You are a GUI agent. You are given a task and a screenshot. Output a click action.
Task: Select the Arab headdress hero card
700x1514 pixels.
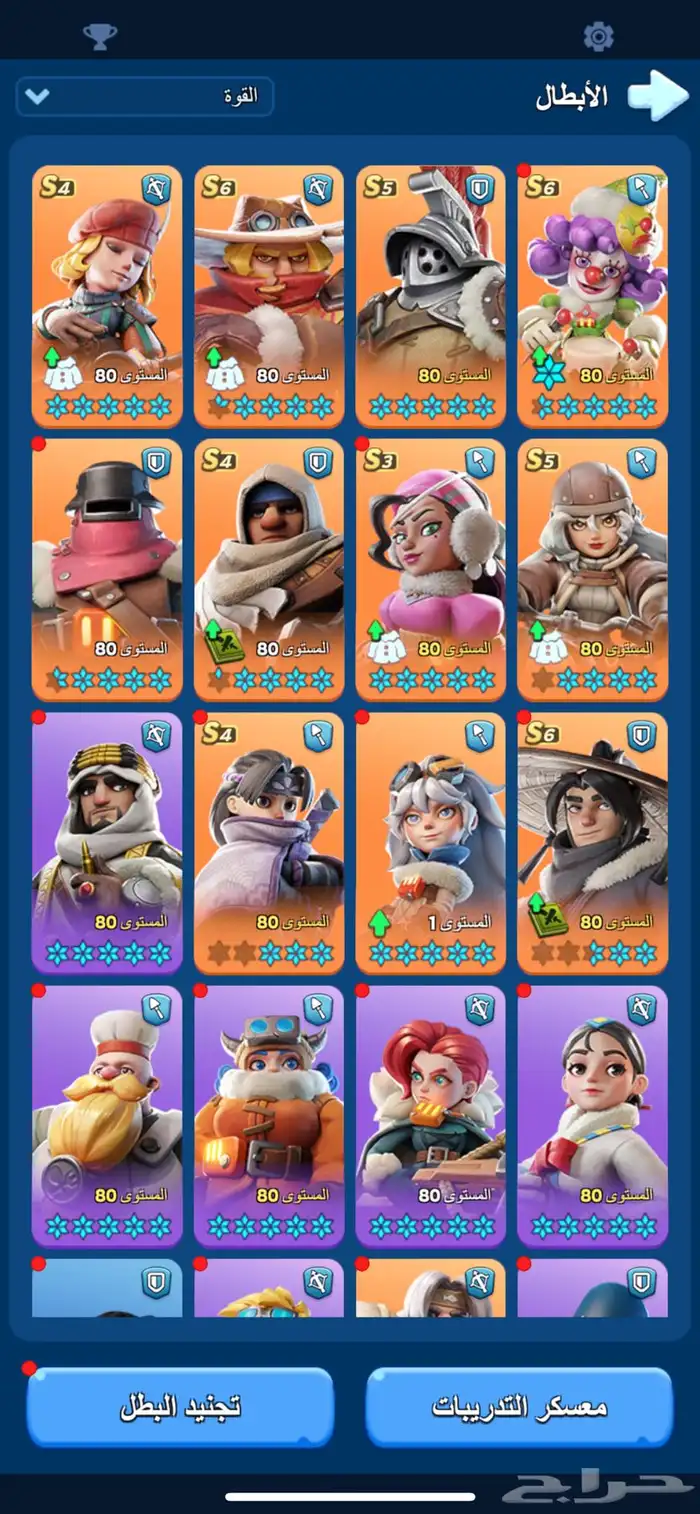pos(107,842)
